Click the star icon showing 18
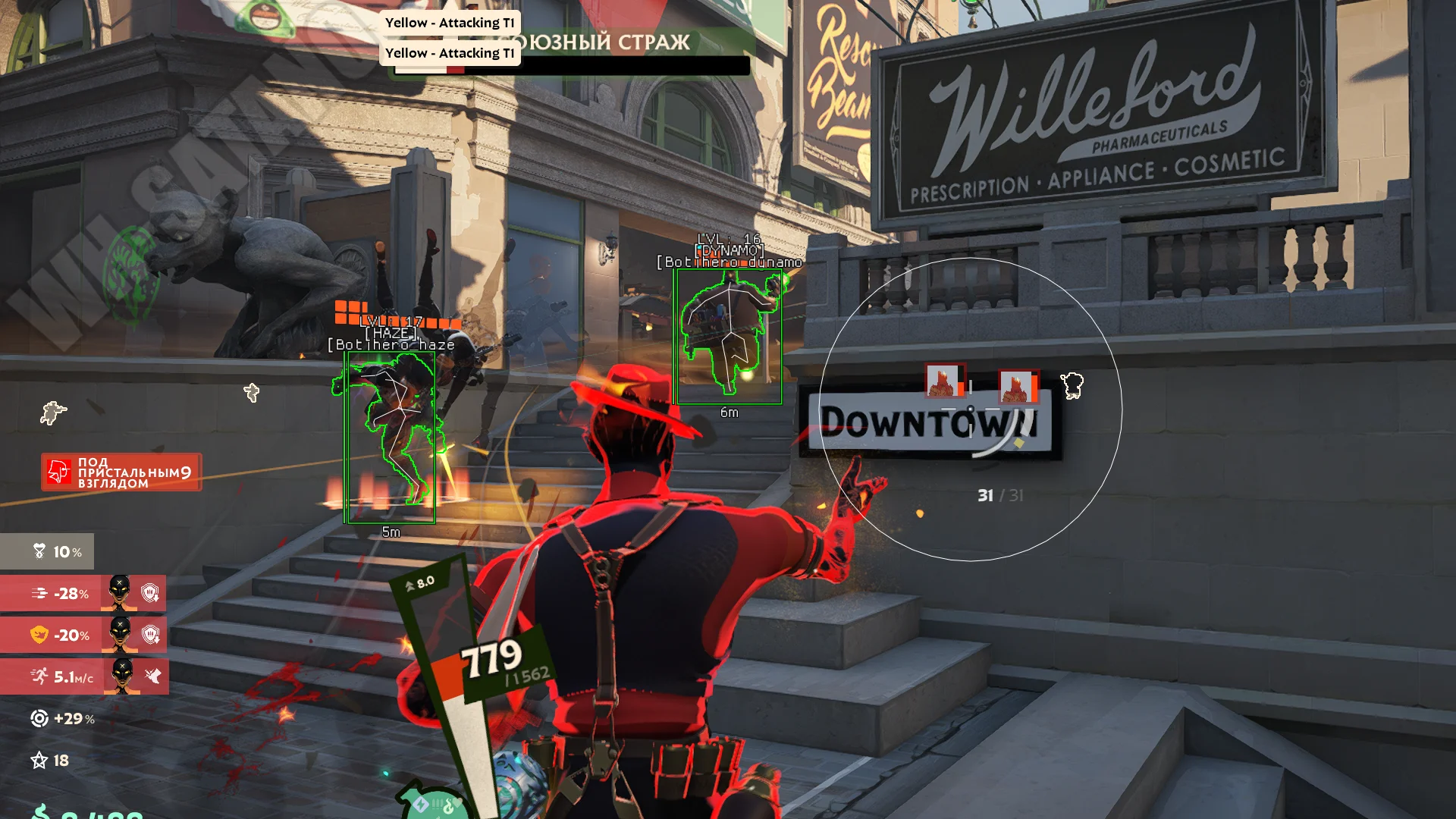Viewport: 1456px width, 819px height. tap(39, 760)
